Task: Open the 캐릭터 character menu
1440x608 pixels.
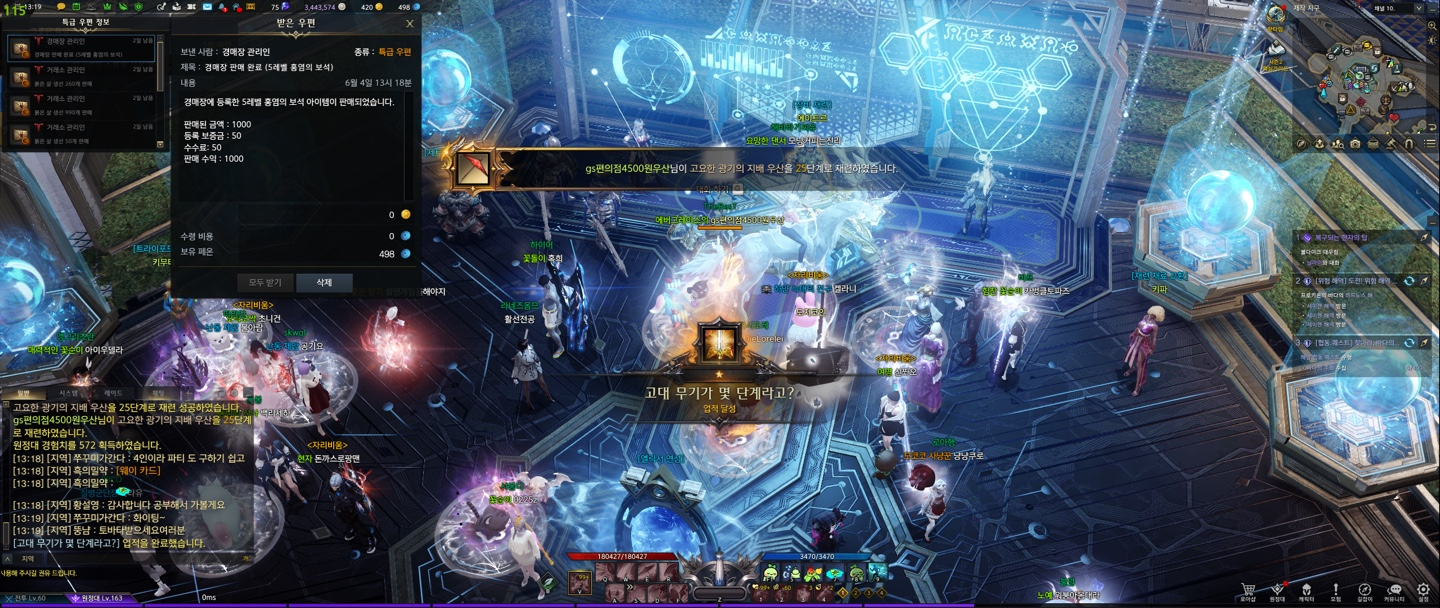Action: pos(1306,590)
